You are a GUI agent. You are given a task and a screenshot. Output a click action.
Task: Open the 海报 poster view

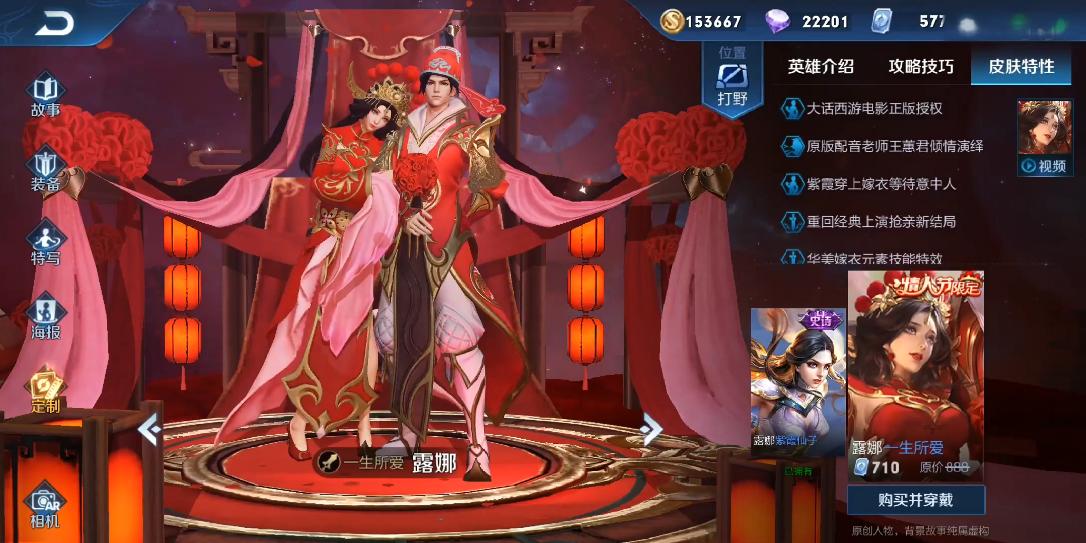[46, 317]
